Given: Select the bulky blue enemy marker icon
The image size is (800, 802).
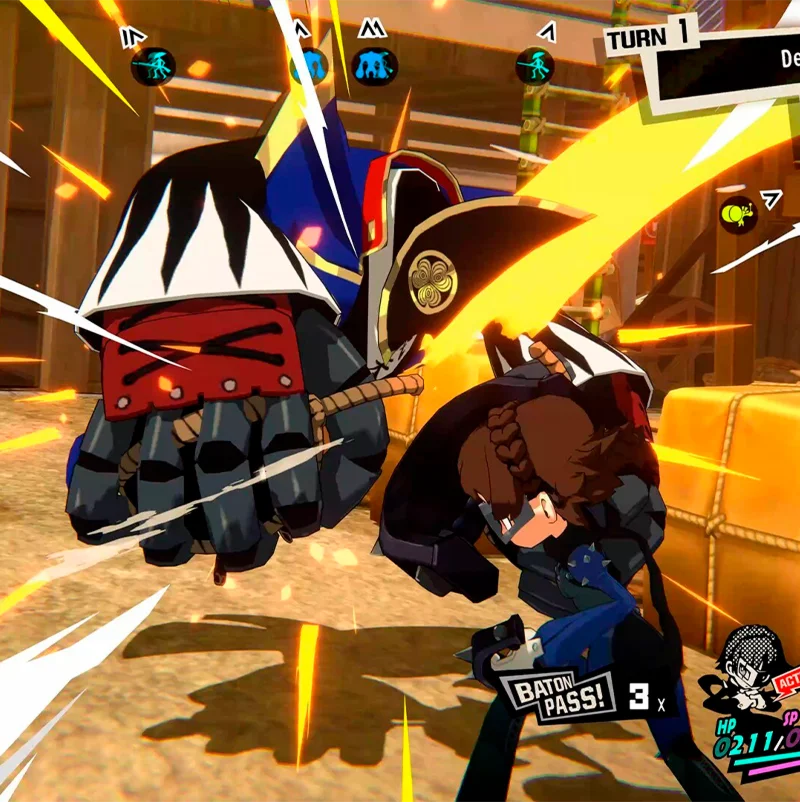Looking at the screenshot, I should 374,66.
